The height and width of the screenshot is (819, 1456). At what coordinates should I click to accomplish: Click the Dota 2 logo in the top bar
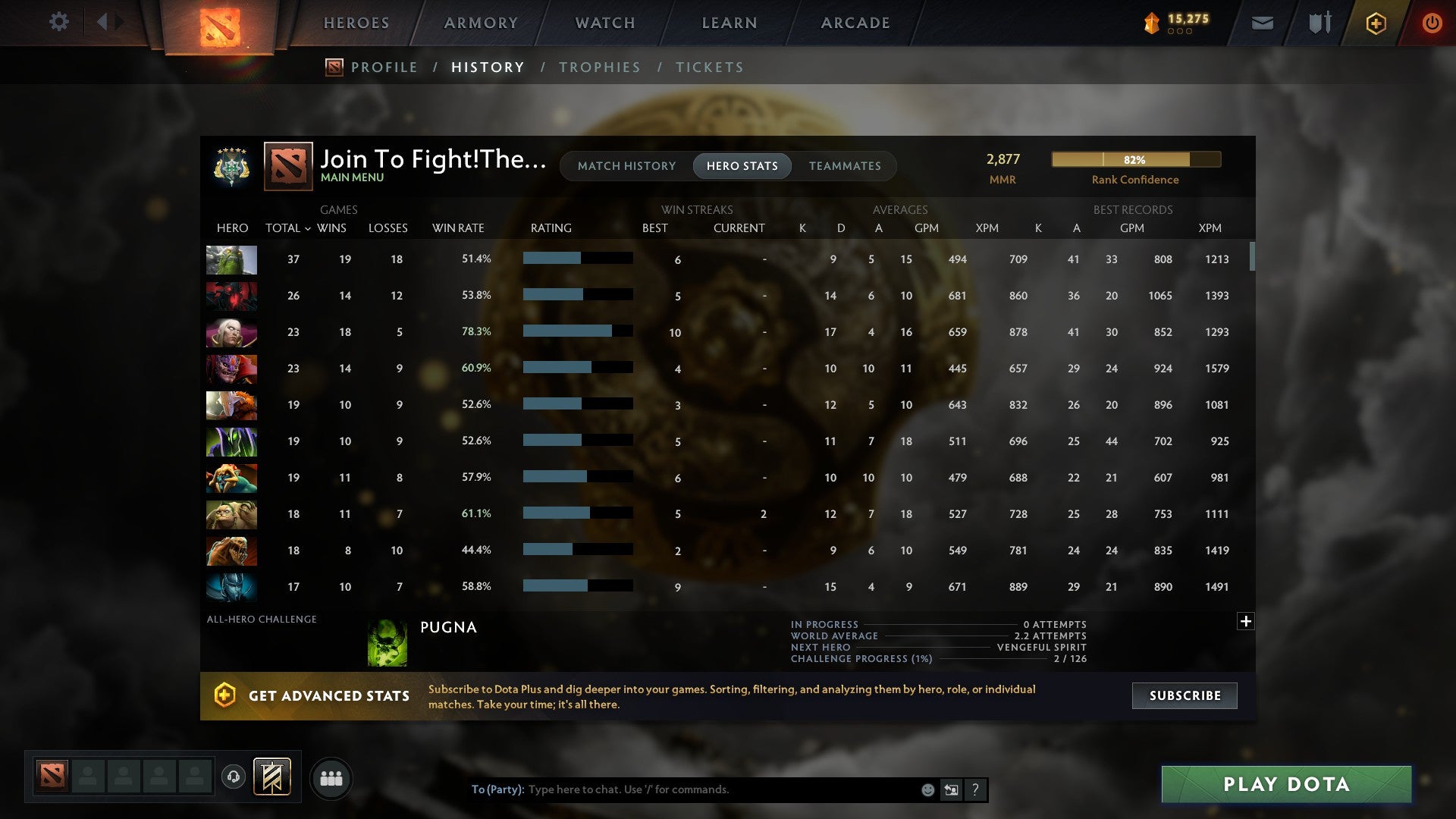tap(222, 23)
